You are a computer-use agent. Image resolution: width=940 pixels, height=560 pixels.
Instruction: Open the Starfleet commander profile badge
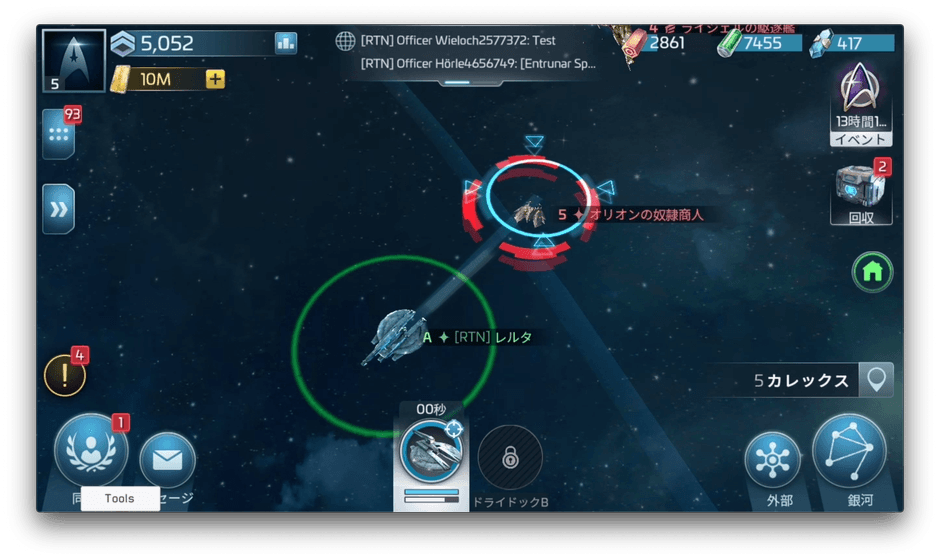tap(73, 59)
